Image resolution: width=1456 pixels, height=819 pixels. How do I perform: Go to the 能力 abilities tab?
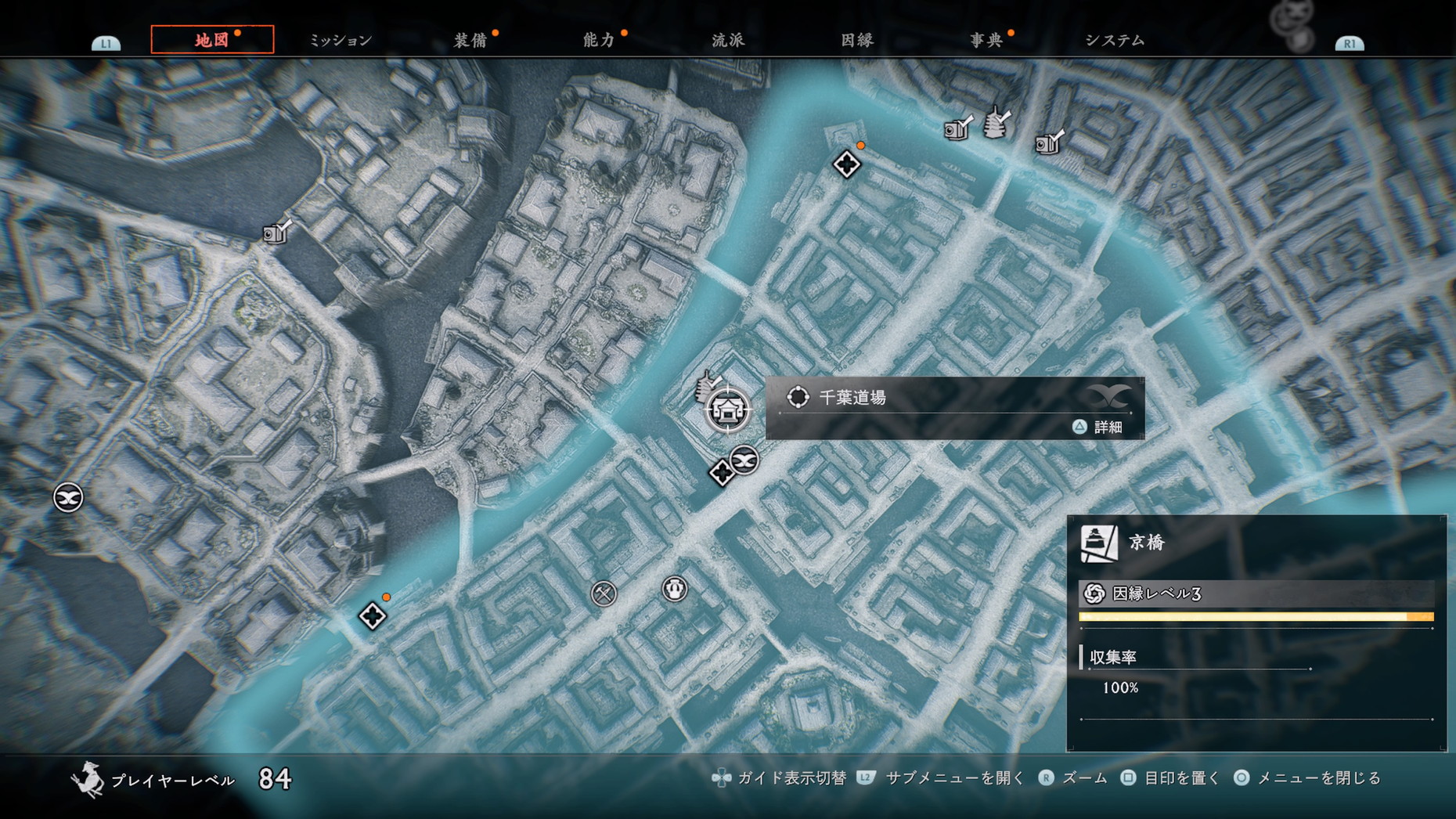599,40
